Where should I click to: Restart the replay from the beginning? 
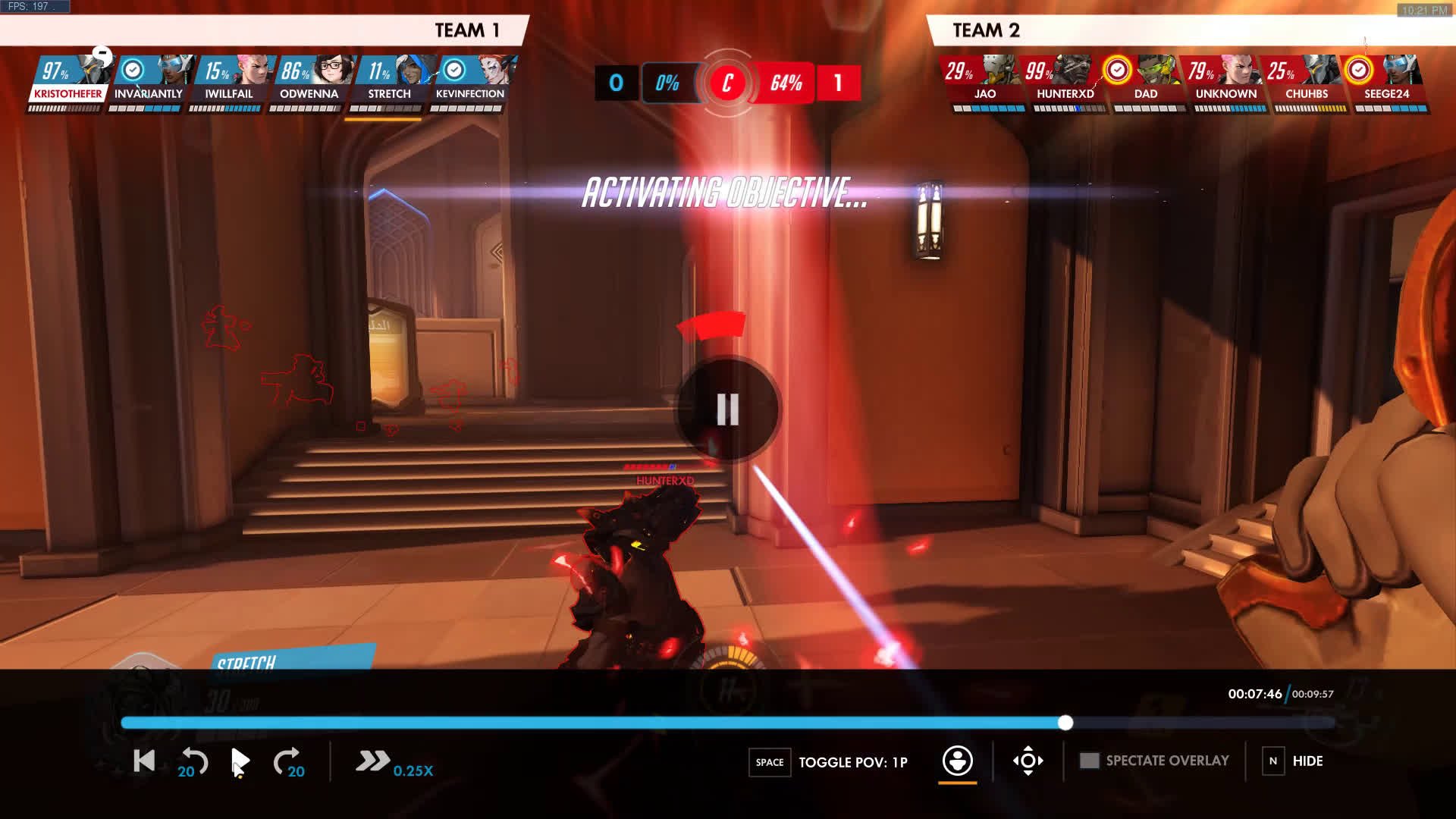pyautogui.click(x=144, y=761)
